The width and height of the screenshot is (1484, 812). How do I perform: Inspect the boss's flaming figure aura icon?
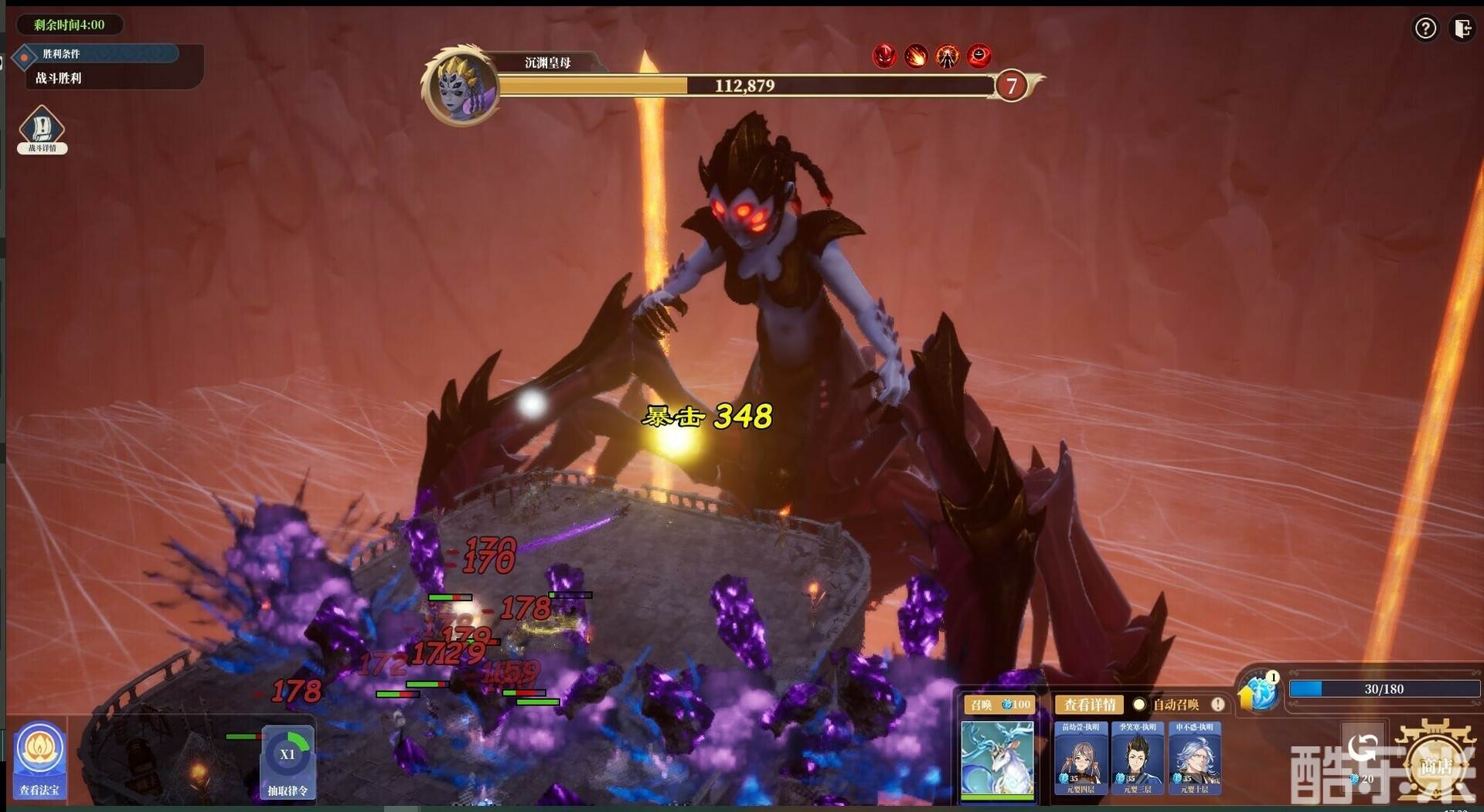click(948, 56)
